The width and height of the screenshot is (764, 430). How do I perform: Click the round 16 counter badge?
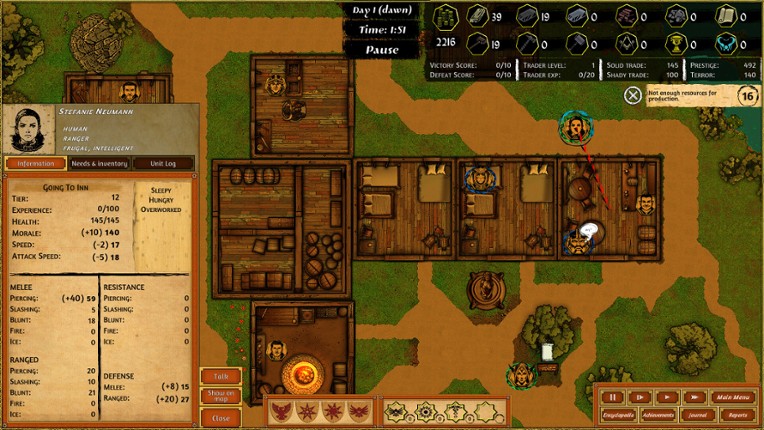tap(747, 95)
